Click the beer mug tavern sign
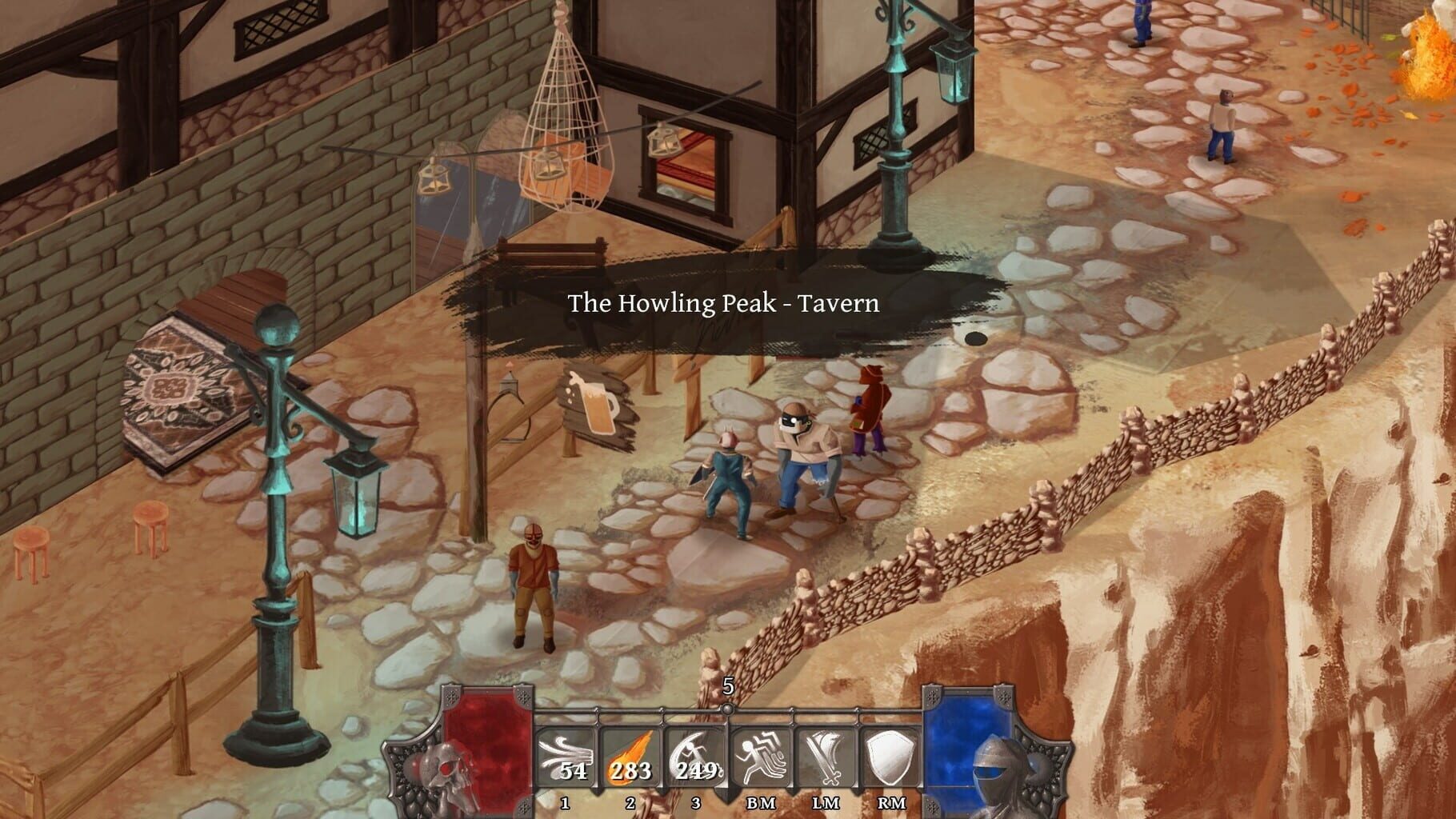 (596, 408)
